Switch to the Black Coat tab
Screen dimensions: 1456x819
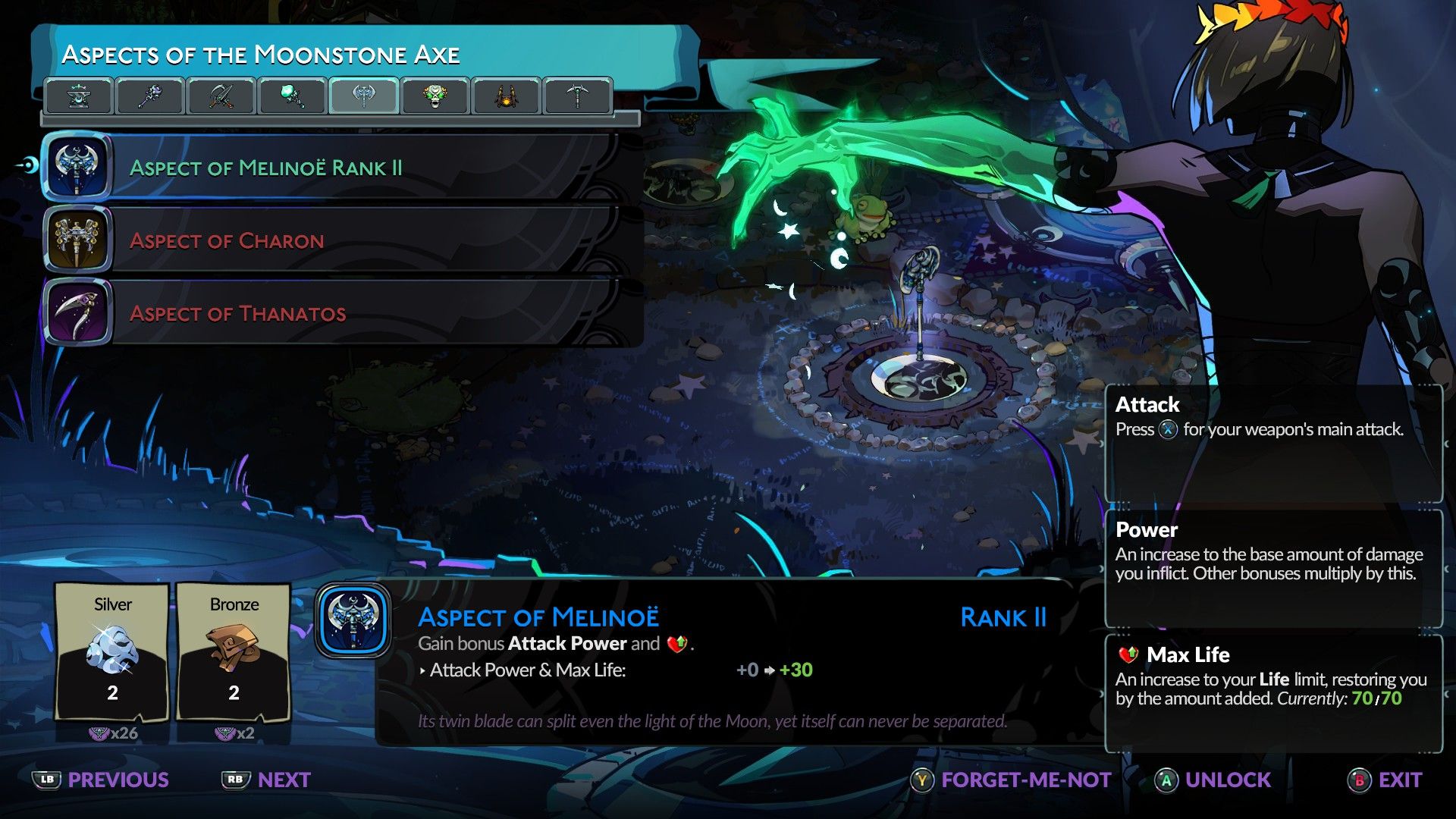[507, 96]
